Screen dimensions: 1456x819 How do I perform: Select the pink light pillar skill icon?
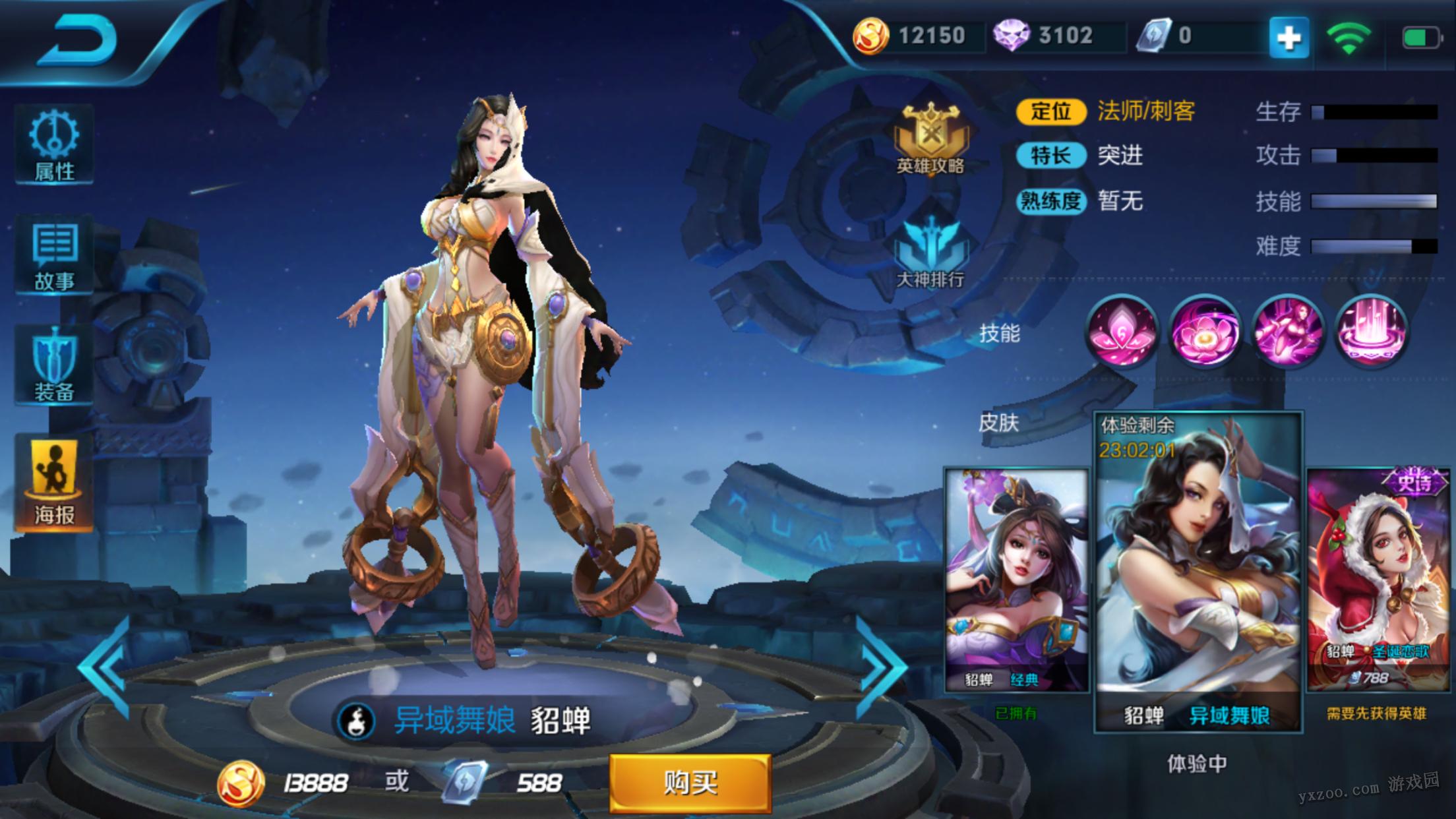coord(1371,331)
